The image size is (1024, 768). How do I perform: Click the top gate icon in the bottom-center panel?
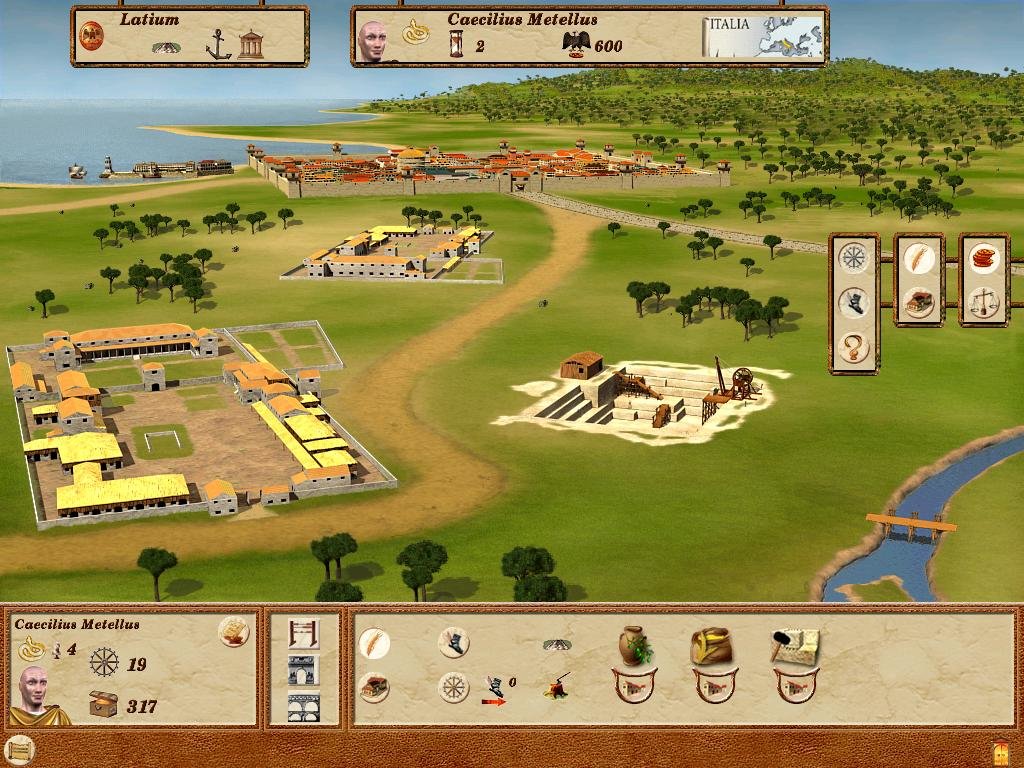coord(303,633)
